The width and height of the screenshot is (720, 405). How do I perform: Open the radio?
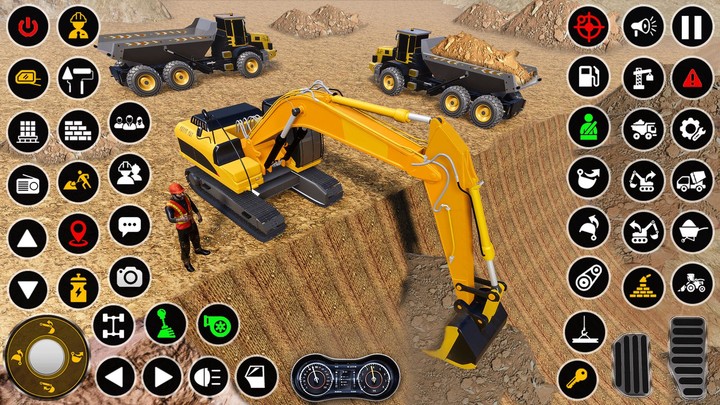point(28,184)
